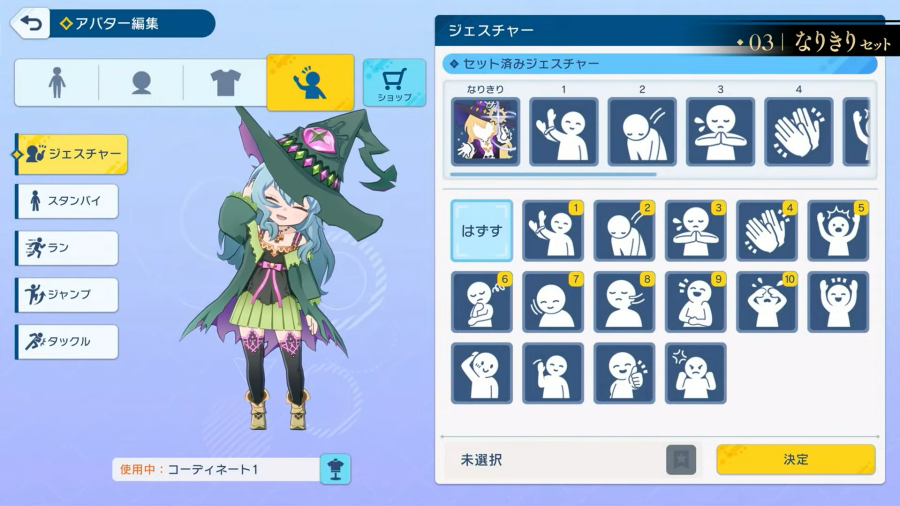The height and width of the screenshot is (506, 900).
Task: Choose the praying hands gesture numbered 3
Action: point(695,231)
